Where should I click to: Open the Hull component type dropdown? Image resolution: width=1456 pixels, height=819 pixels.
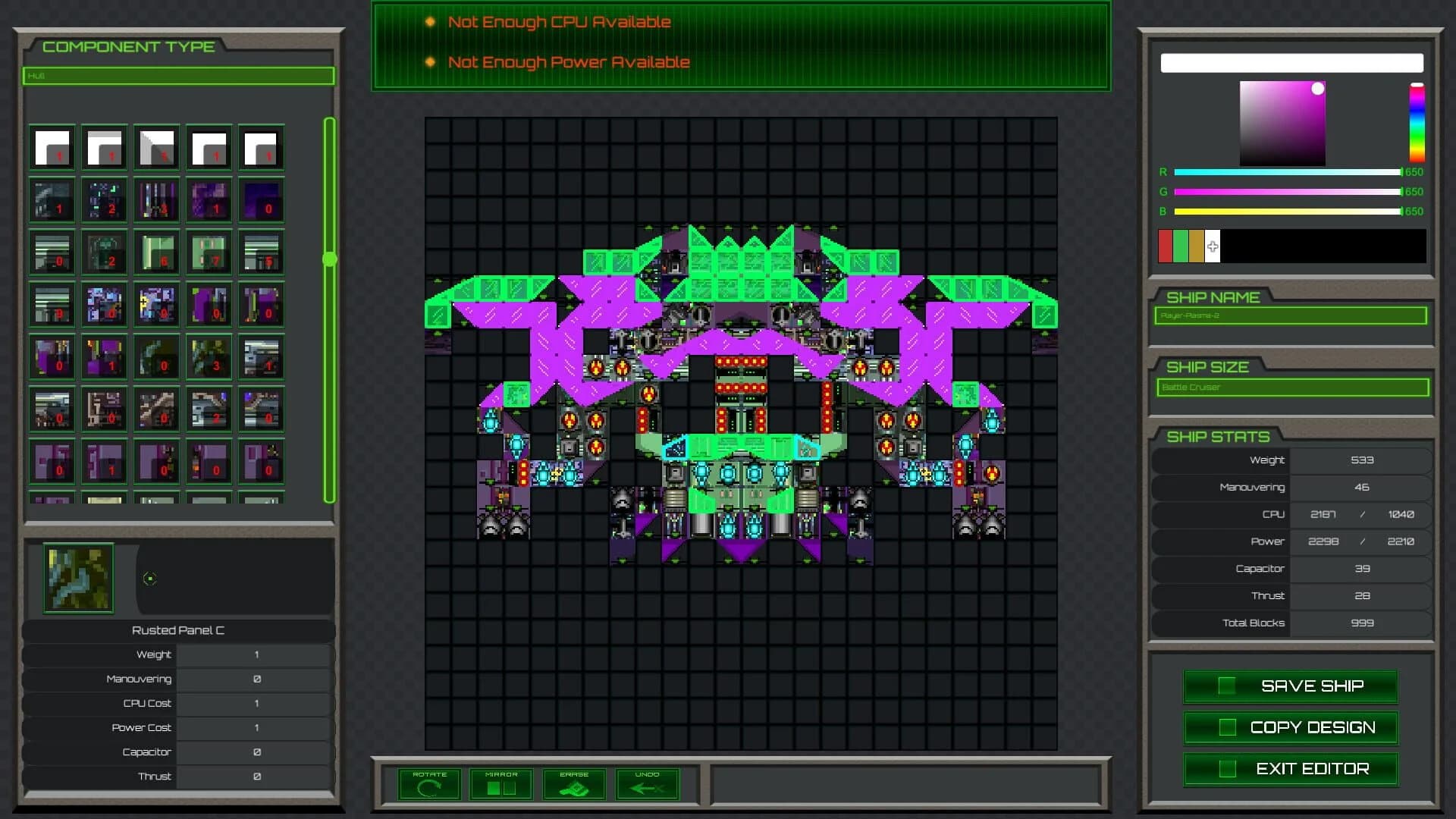[x=178, y=76]
